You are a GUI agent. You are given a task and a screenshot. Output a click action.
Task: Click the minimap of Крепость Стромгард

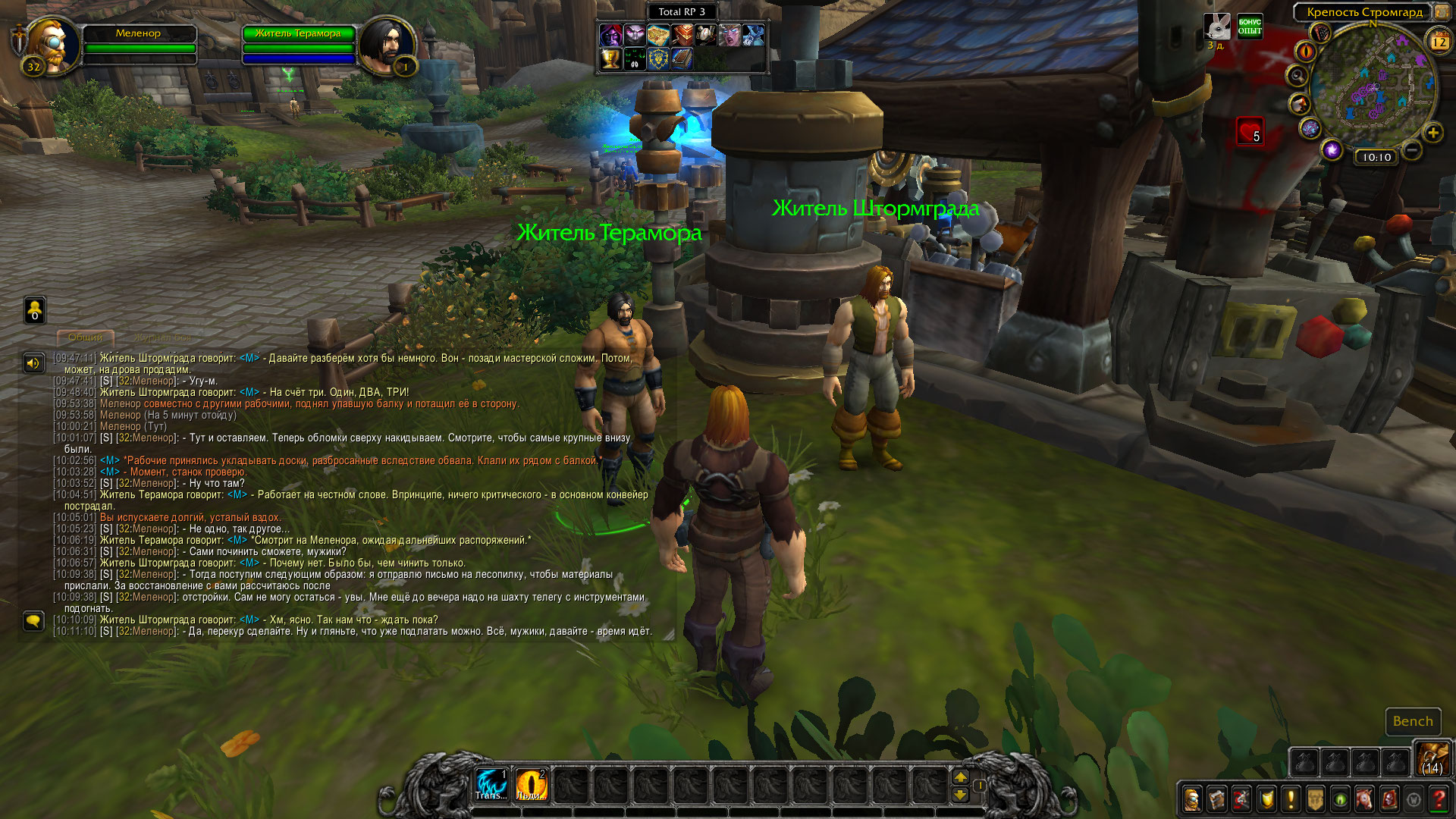[1373, 87]
